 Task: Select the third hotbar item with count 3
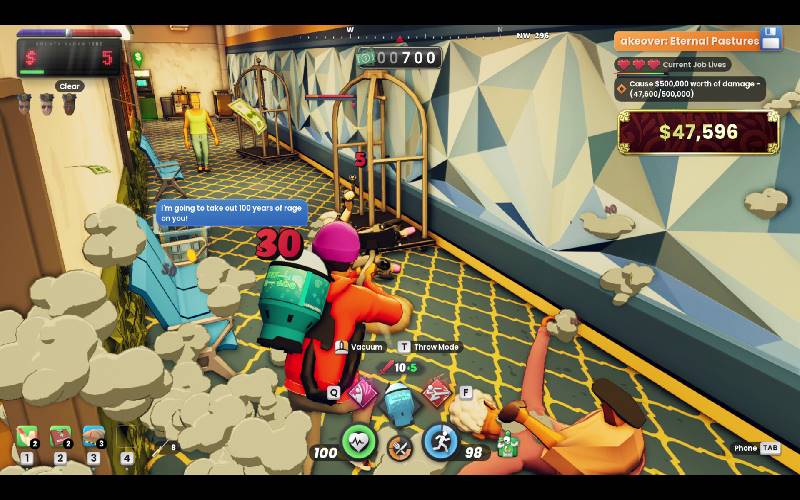[93, 437]
